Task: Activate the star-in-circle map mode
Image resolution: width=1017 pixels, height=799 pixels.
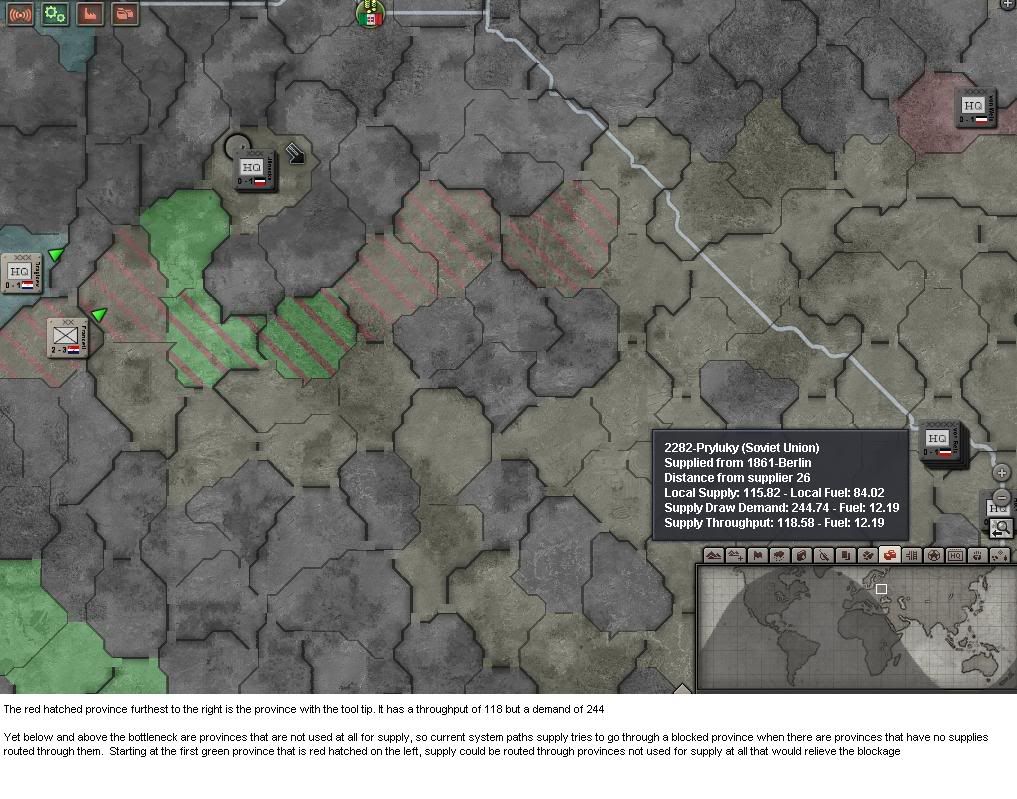Action: click(933, 556)
